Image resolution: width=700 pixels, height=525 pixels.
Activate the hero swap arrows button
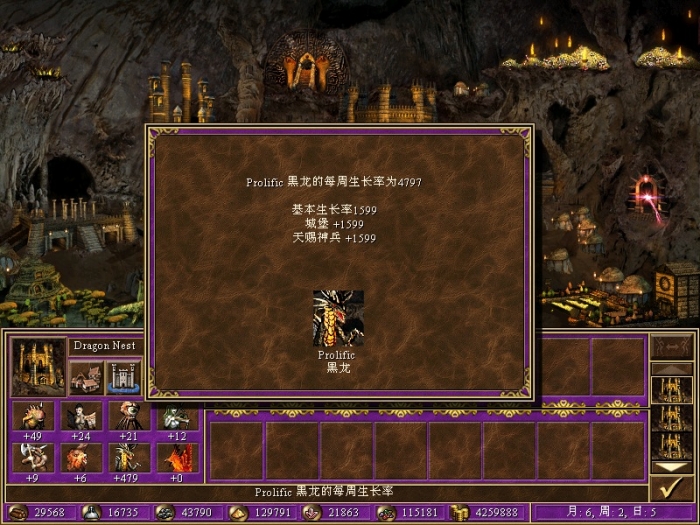(x=668, y=346)
